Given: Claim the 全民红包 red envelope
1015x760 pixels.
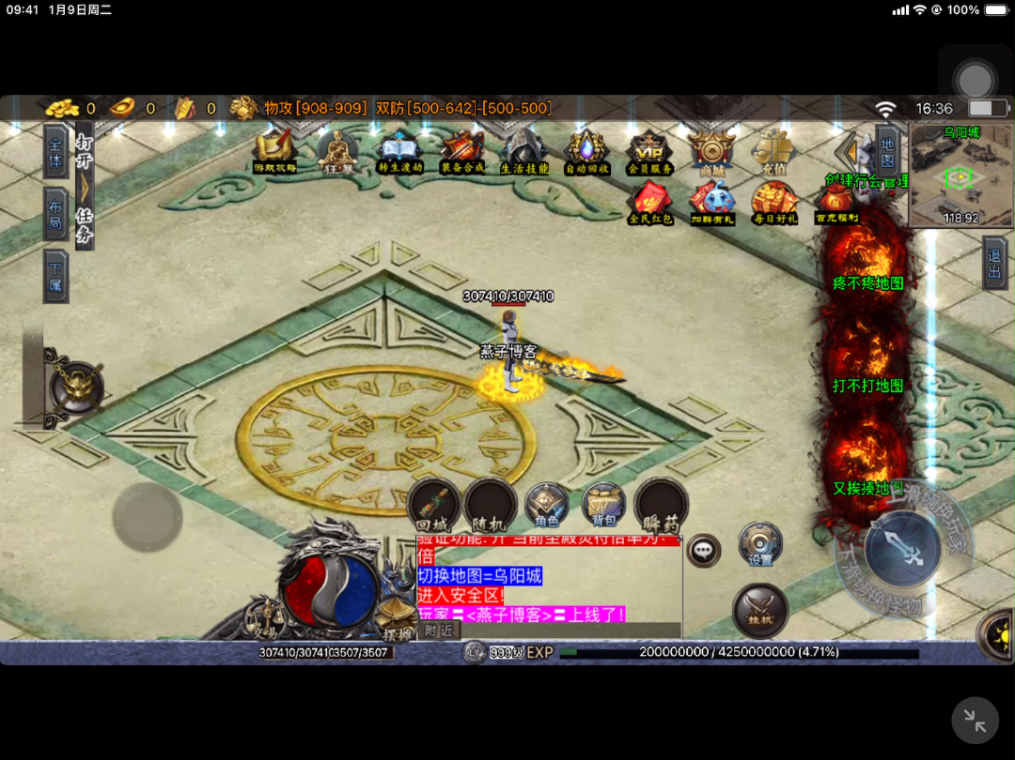Looking at the screenshot, I should [649, 202].
